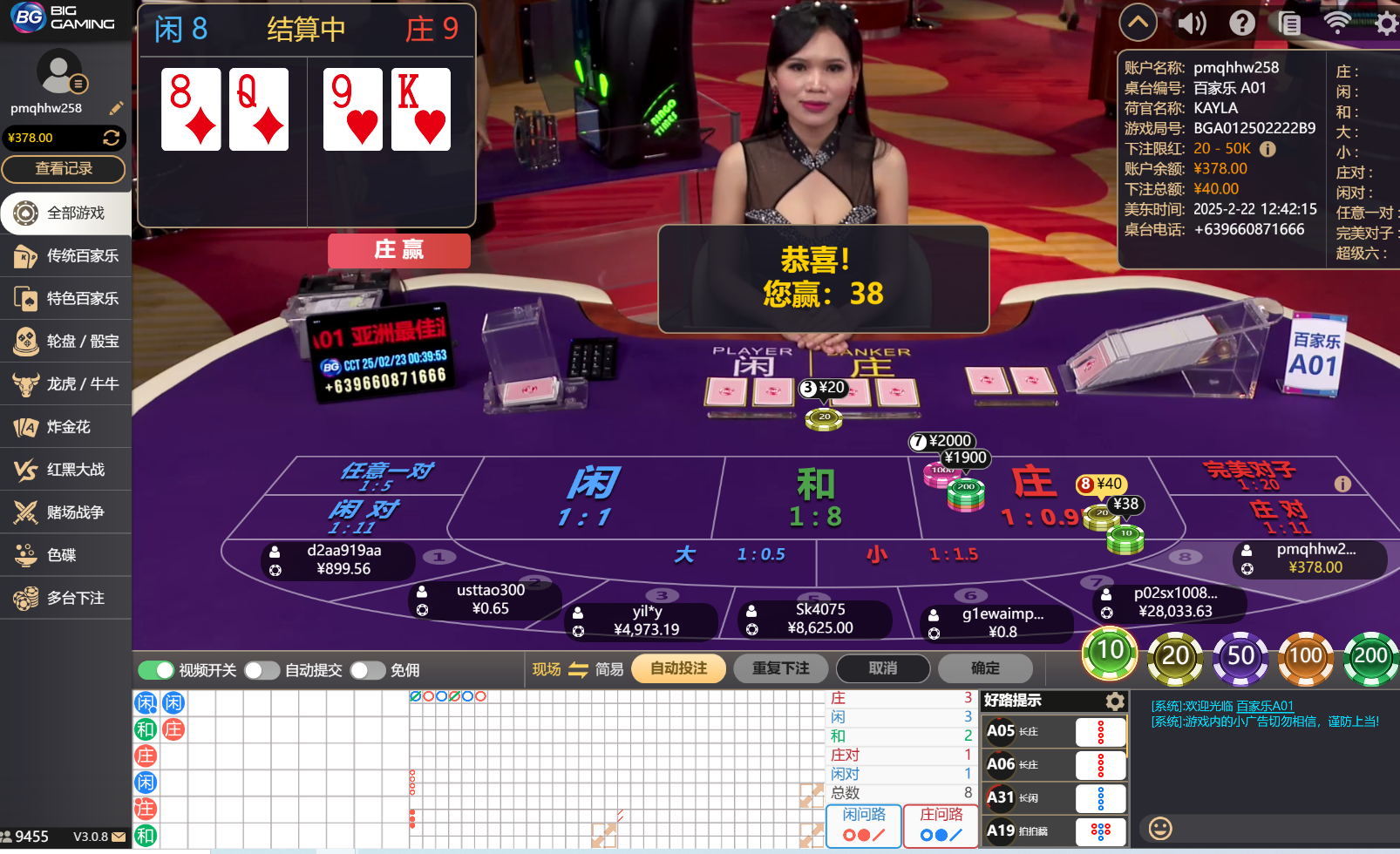The image size is (1400, 854).
Task: Refresh the account balance
Action: (111, 138)
